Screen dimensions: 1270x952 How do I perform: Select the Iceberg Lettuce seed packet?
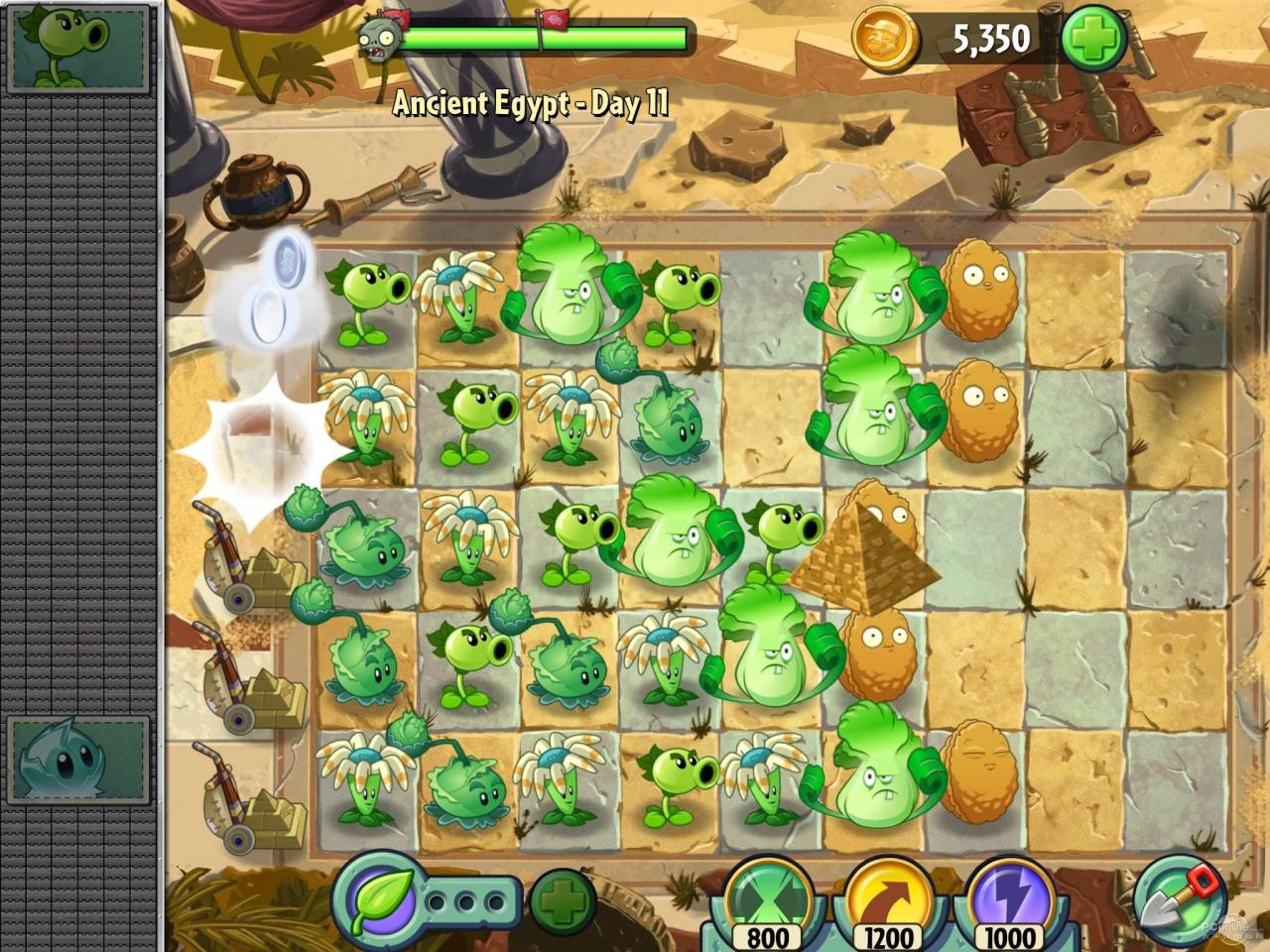[79, 758]
